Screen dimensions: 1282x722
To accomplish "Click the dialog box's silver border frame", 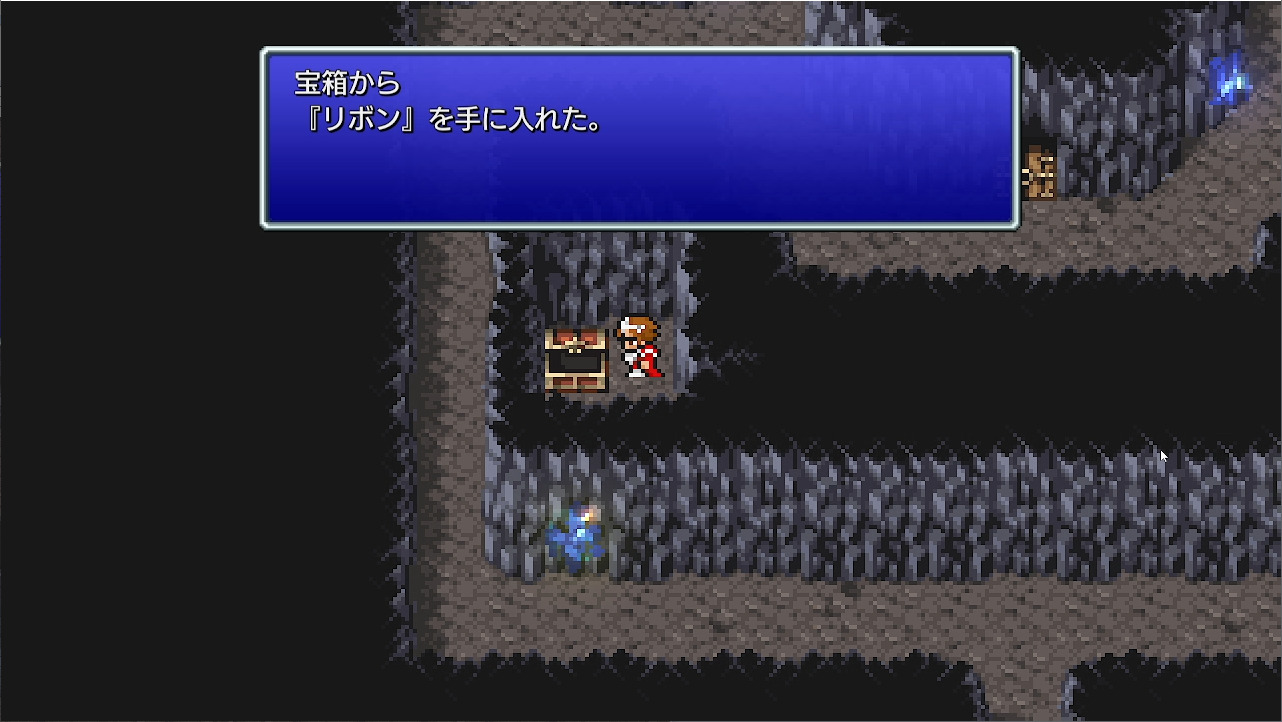I will pos(638,52).
